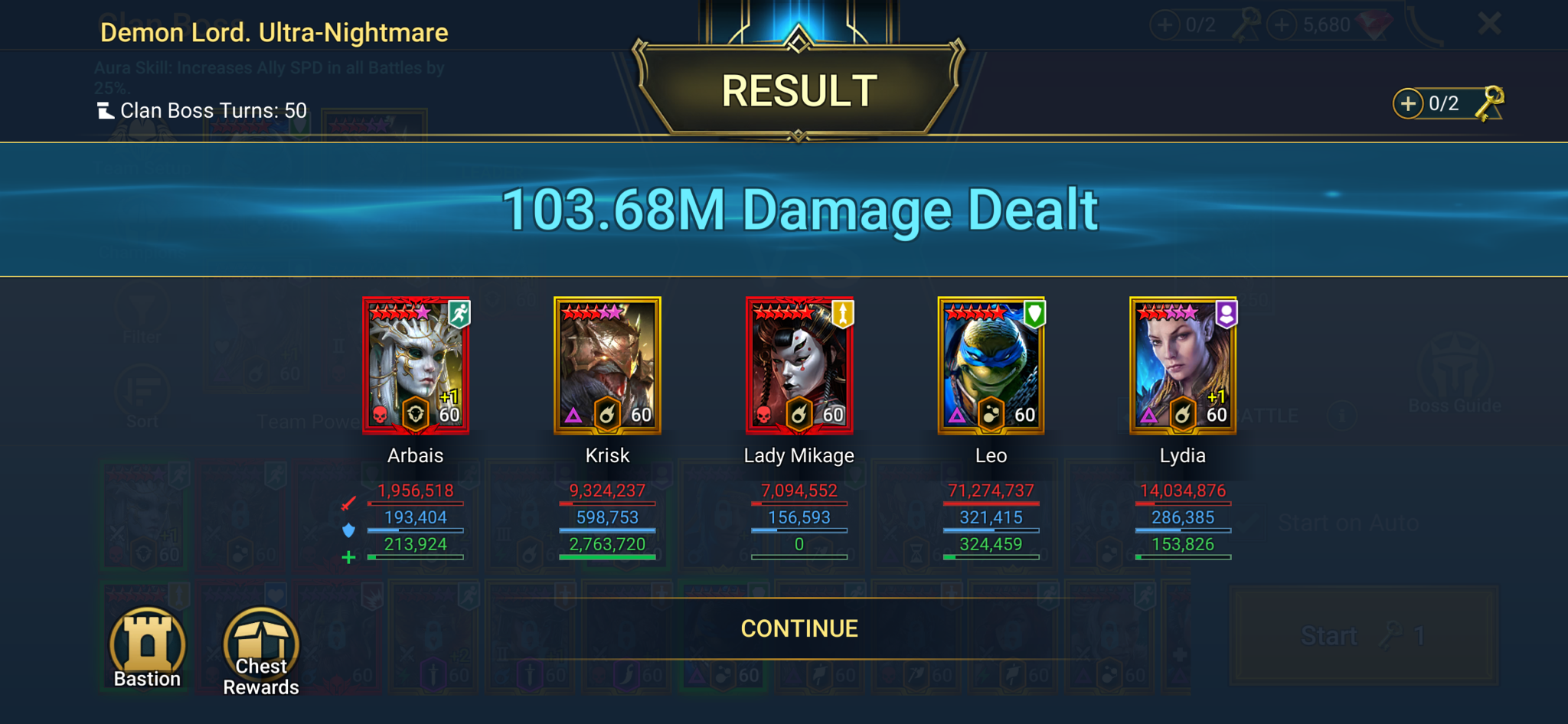Click the green healing plus icon in the stats column
The height and width of the screenshot is (724, 1568).
[349, 556]
